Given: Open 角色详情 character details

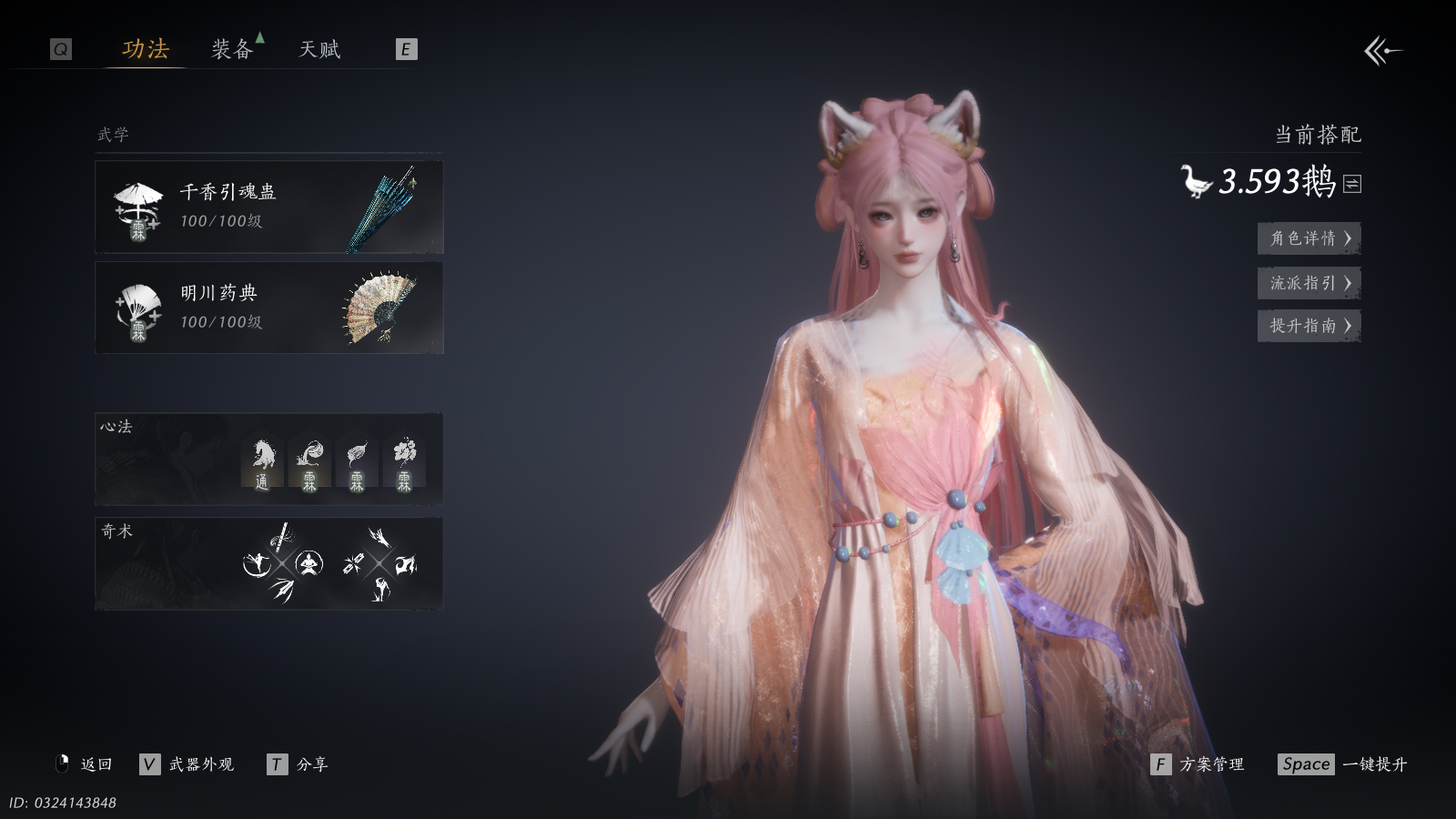Looking at the screenshot, I should click(1309, 238).
